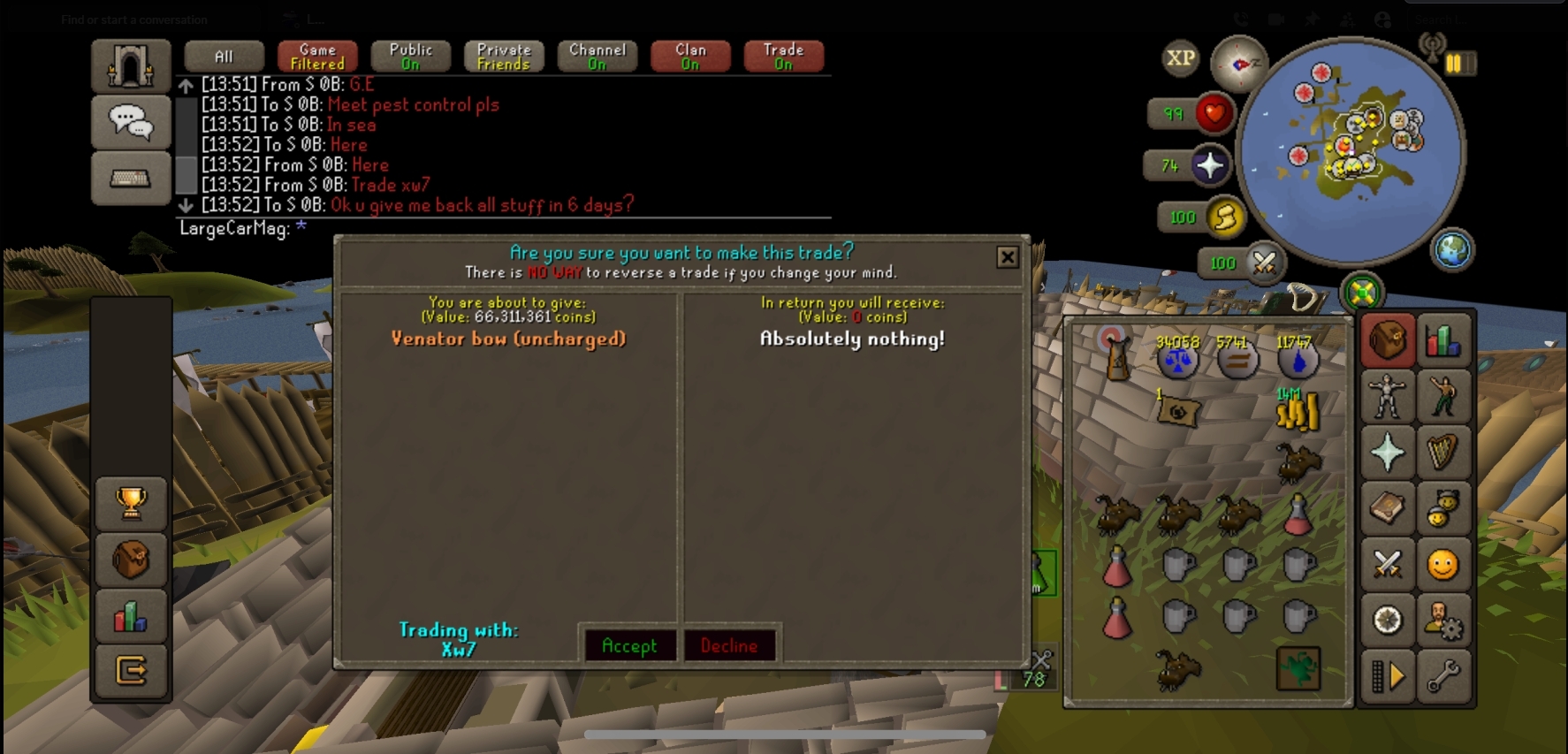Open the settings wrench tab
The height and width of the screenshot is (754, 1568).
coord(1442,676)
